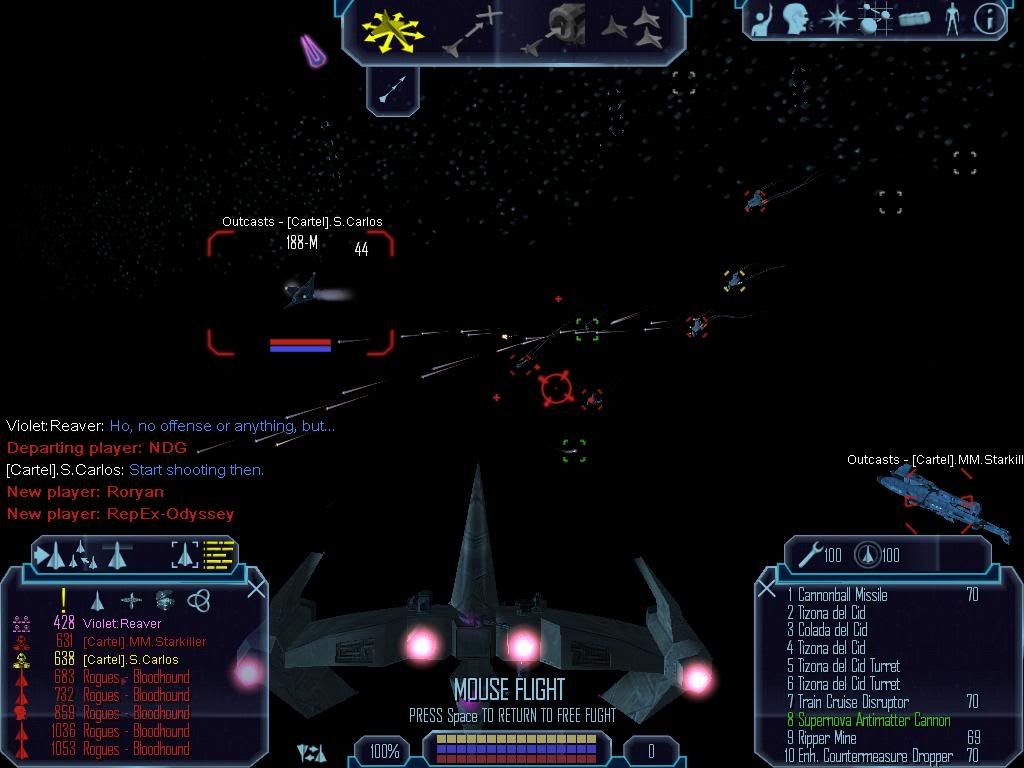Open the information 'i' icon
The height and width of the screenshot is (768, 1024).
(x=989, y=18)
